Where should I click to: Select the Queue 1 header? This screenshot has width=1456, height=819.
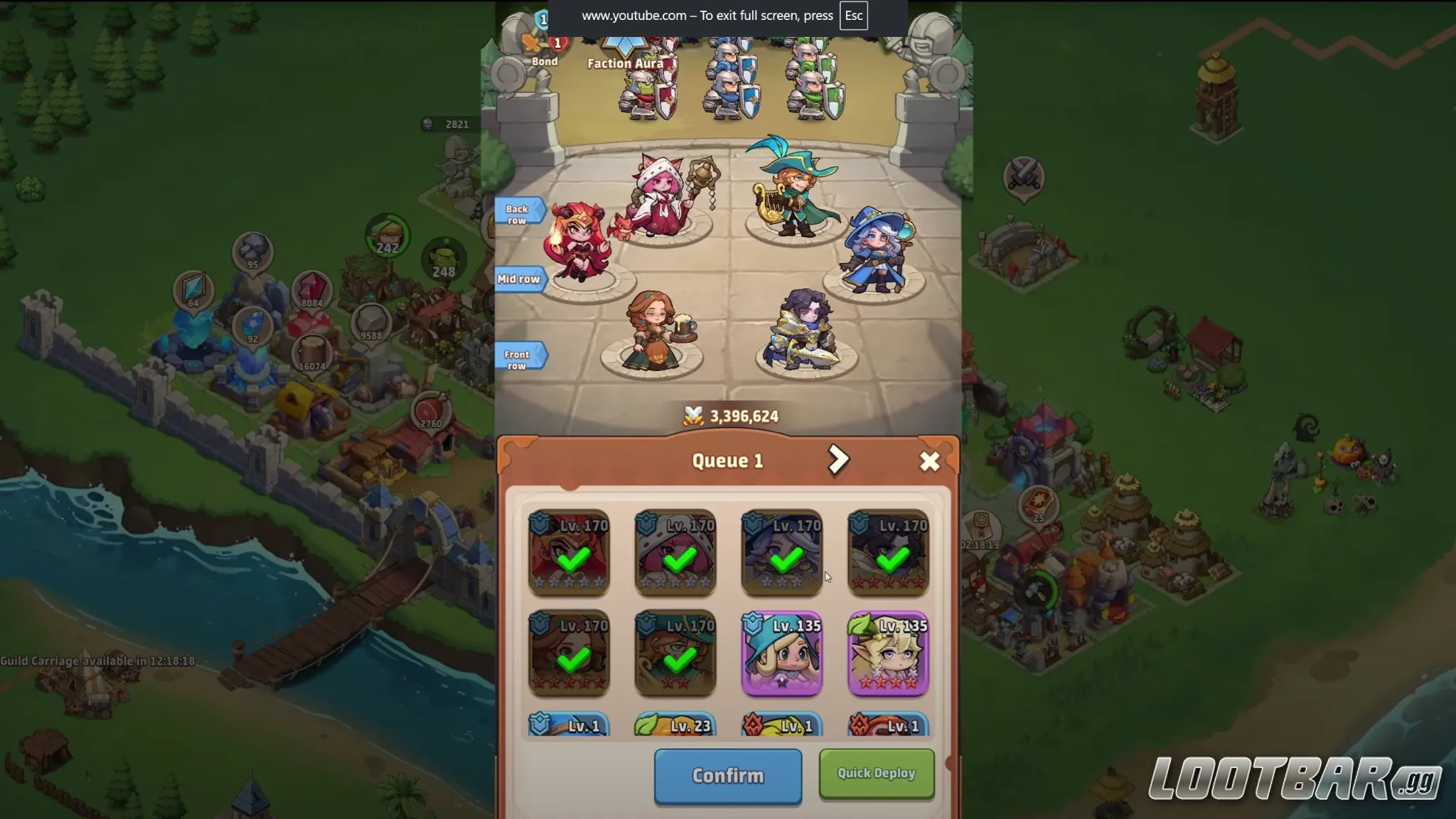click(x=727, y=460)
